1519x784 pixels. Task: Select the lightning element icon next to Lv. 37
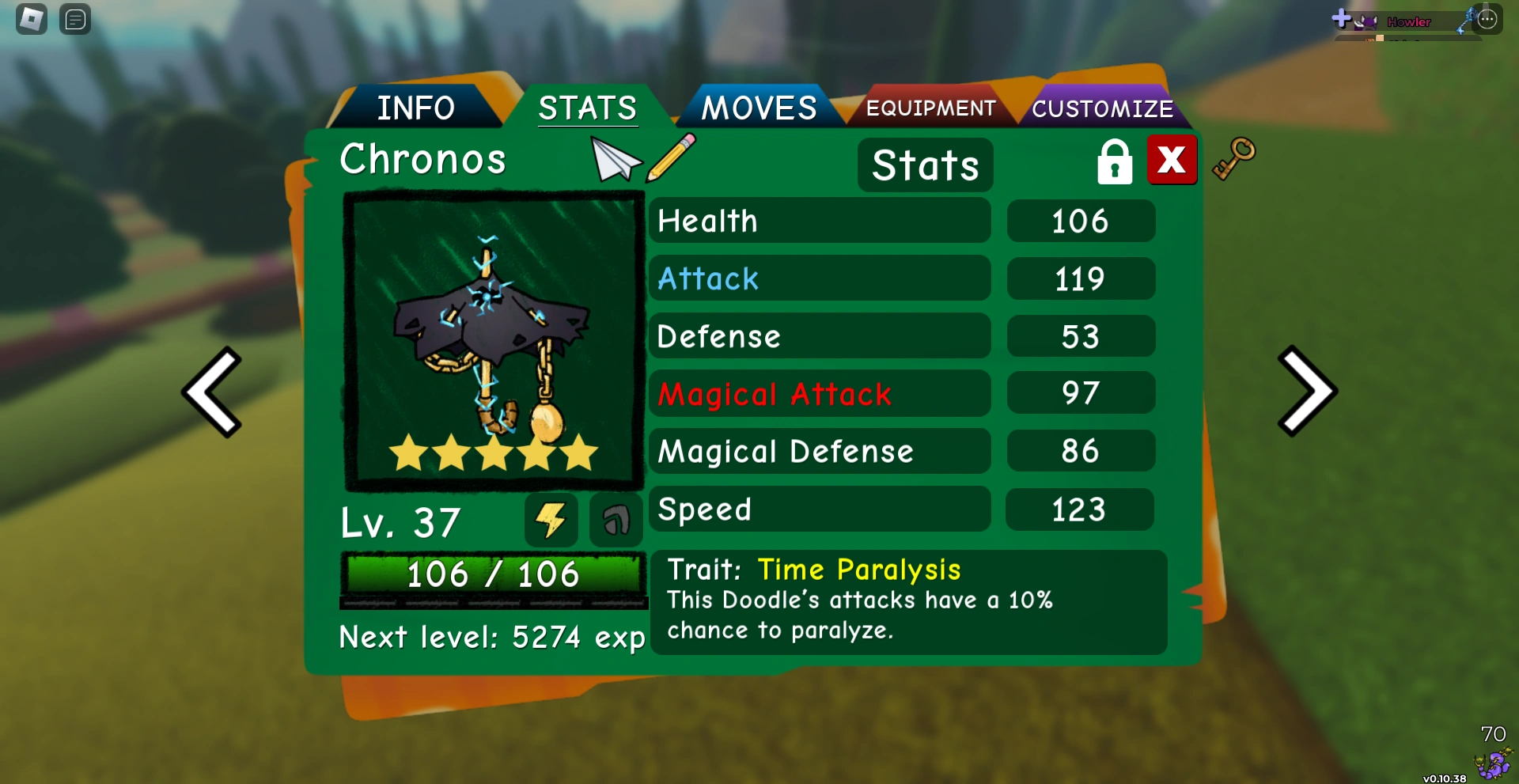click(x=551, y=520)
